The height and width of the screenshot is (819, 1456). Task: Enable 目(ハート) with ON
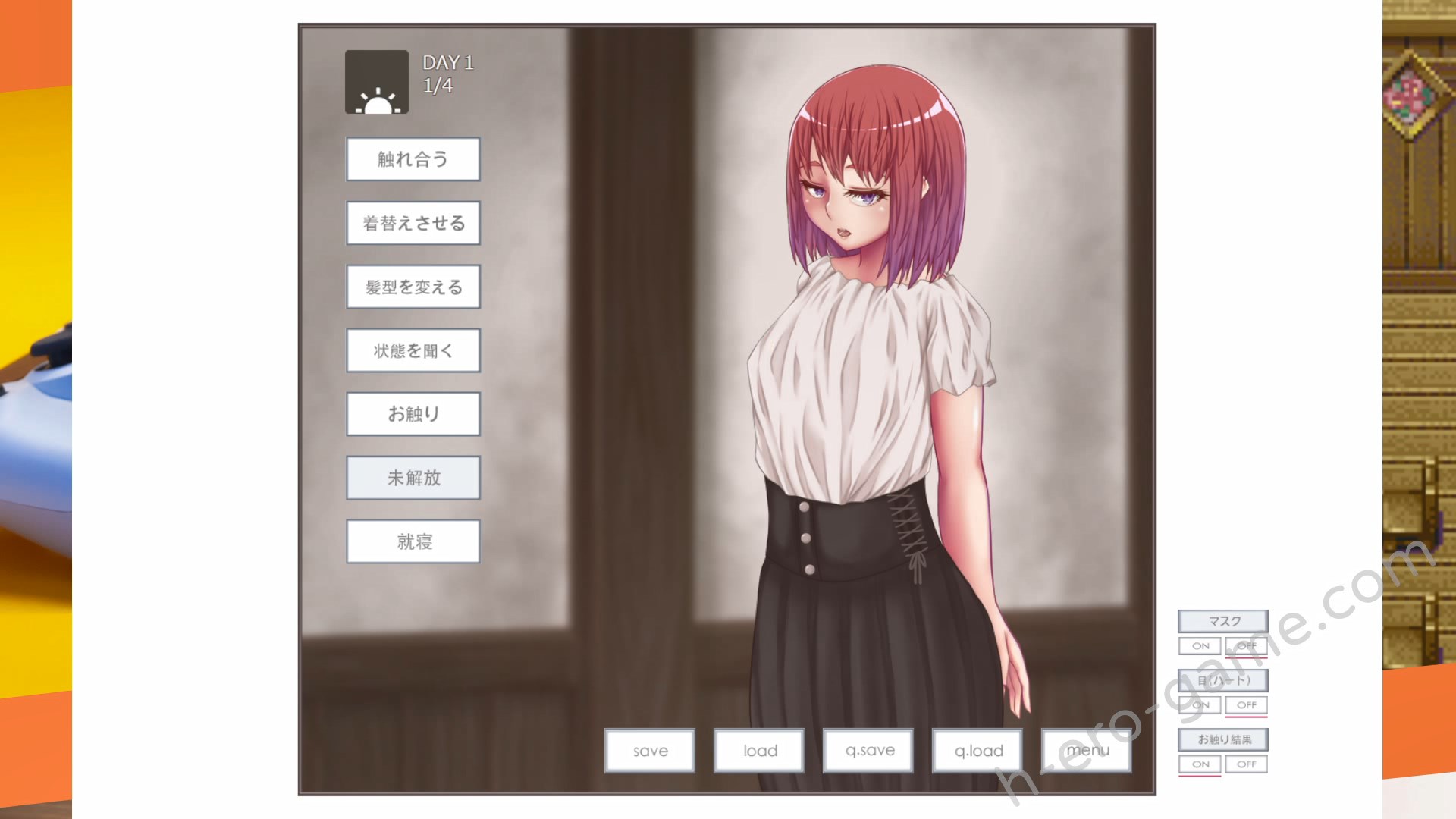[1199, 705]
